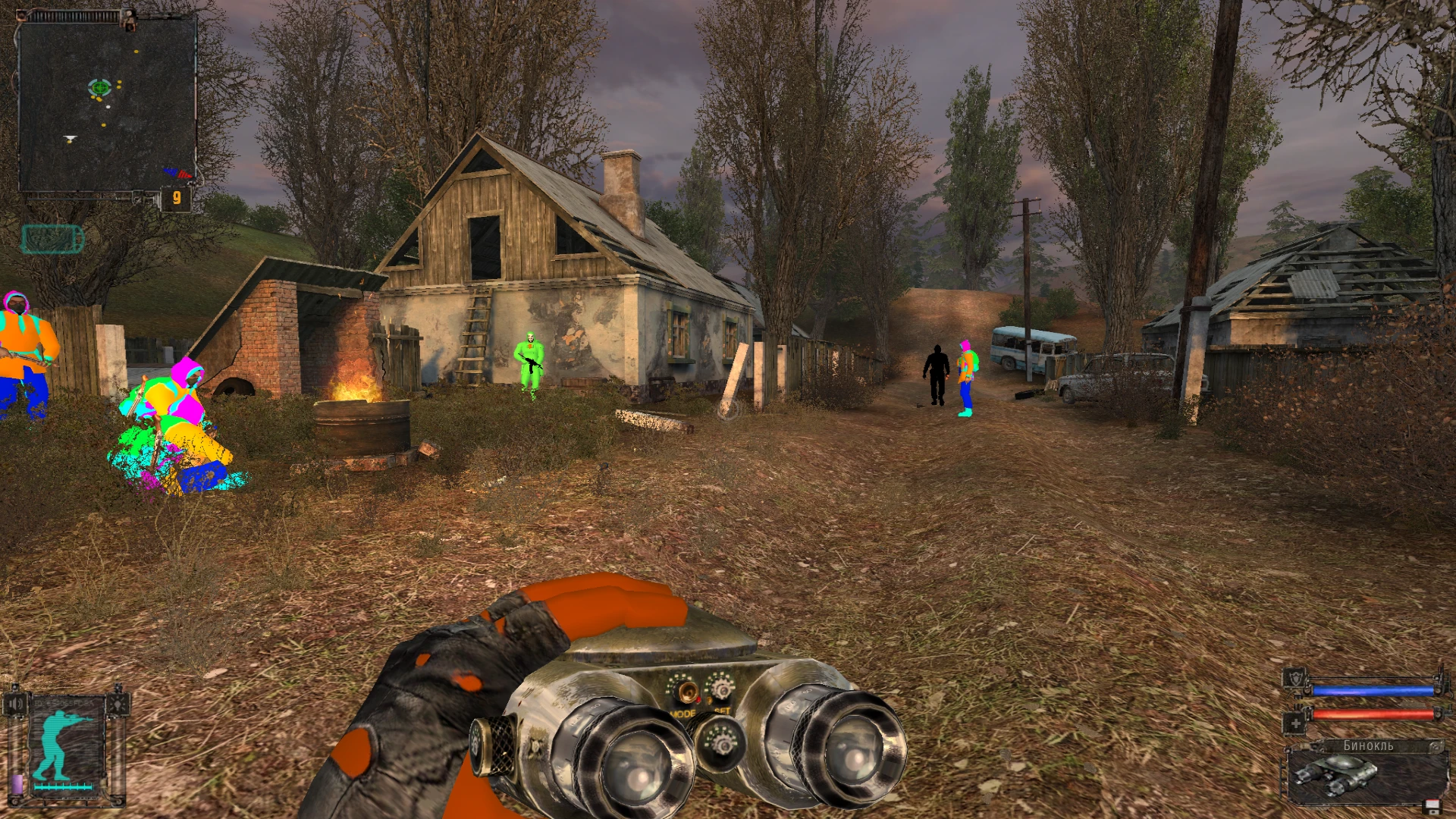Click the Бинокль item name label

[1367, 745]
